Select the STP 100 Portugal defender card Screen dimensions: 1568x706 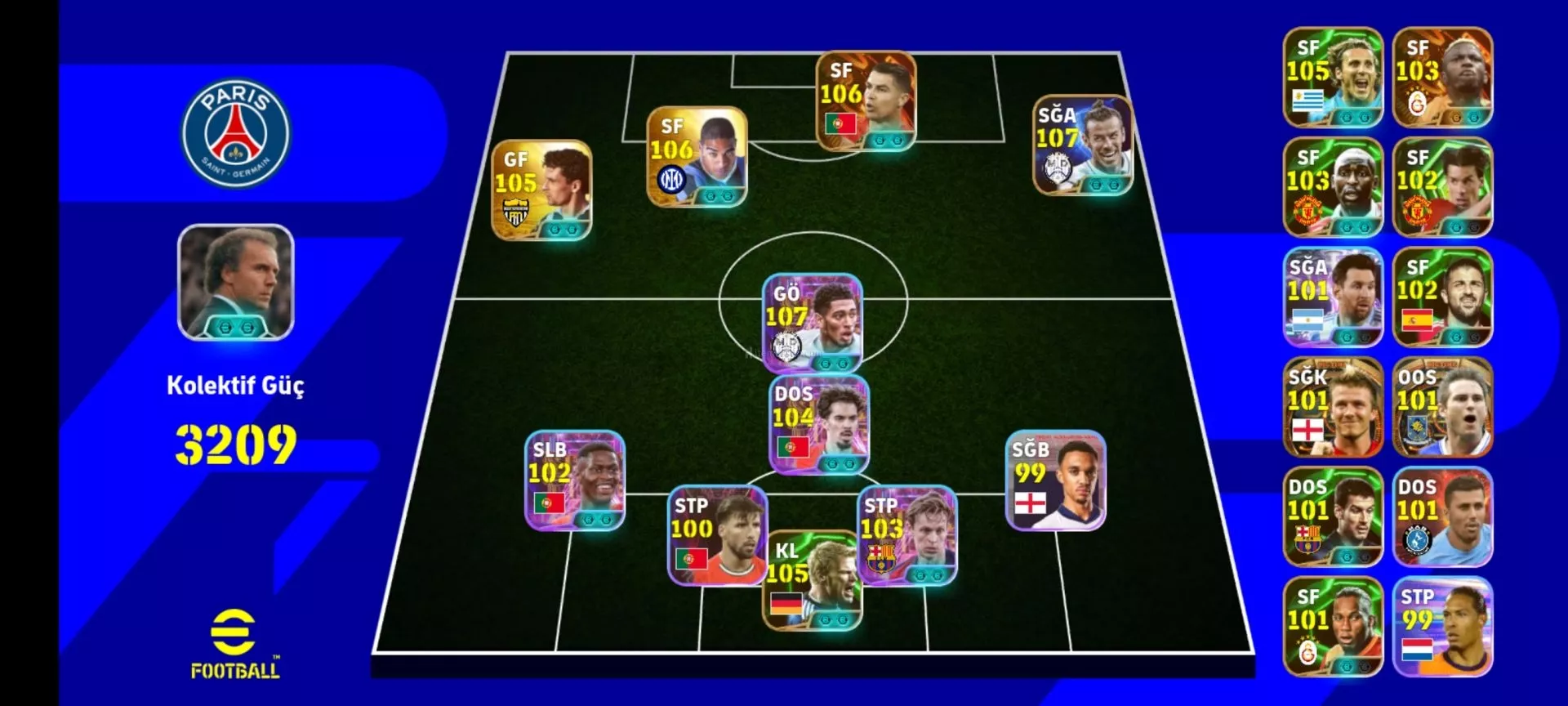[x=718, y=536]
